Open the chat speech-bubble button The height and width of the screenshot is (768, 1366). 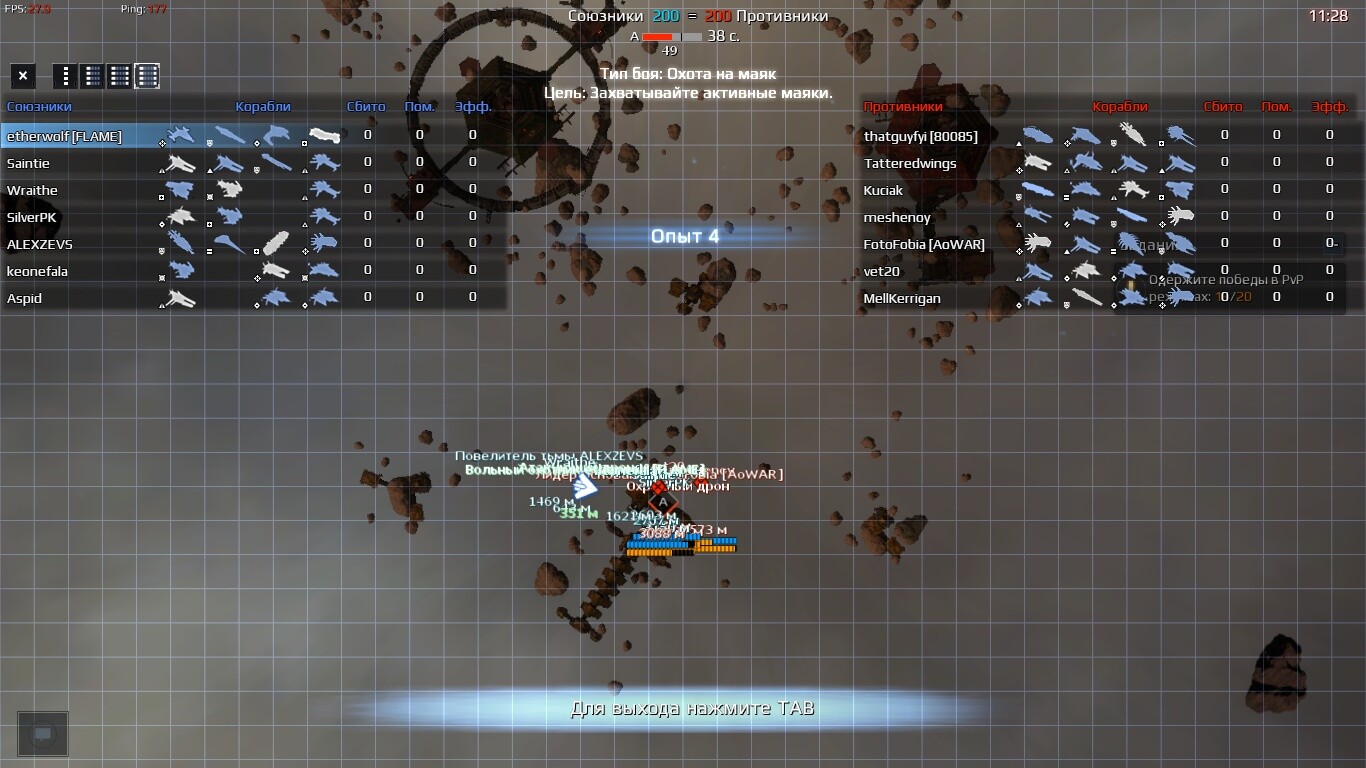(x=43, y=734)
